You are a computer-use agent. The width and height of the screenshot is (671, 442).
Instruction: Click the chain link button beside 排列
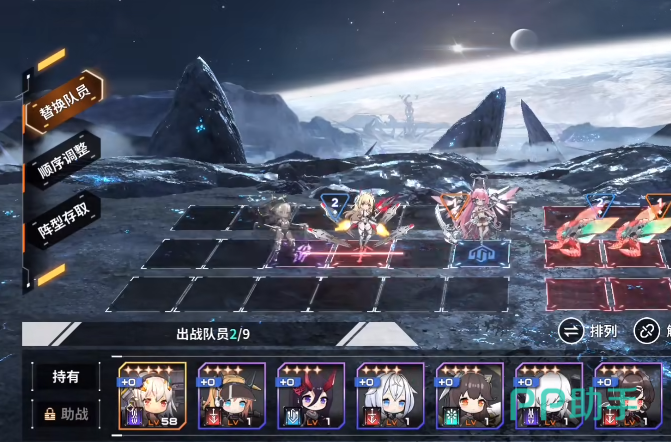click(x=649, y=329)
